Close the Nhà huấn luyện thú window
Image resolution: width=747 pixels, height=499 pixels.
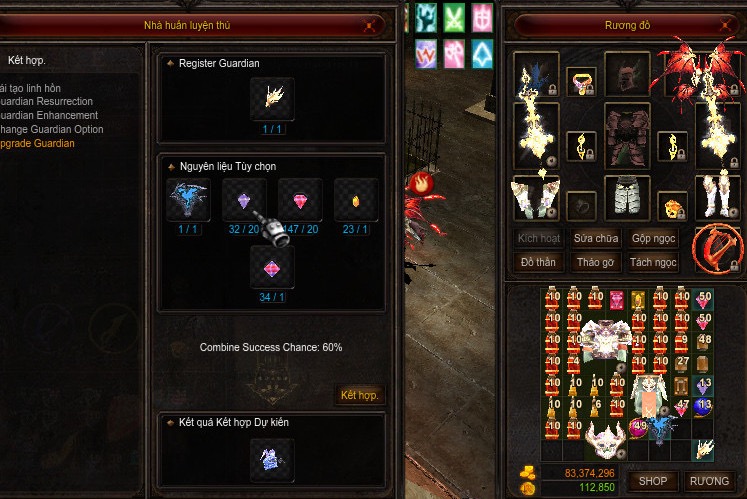tap(371, 25)
